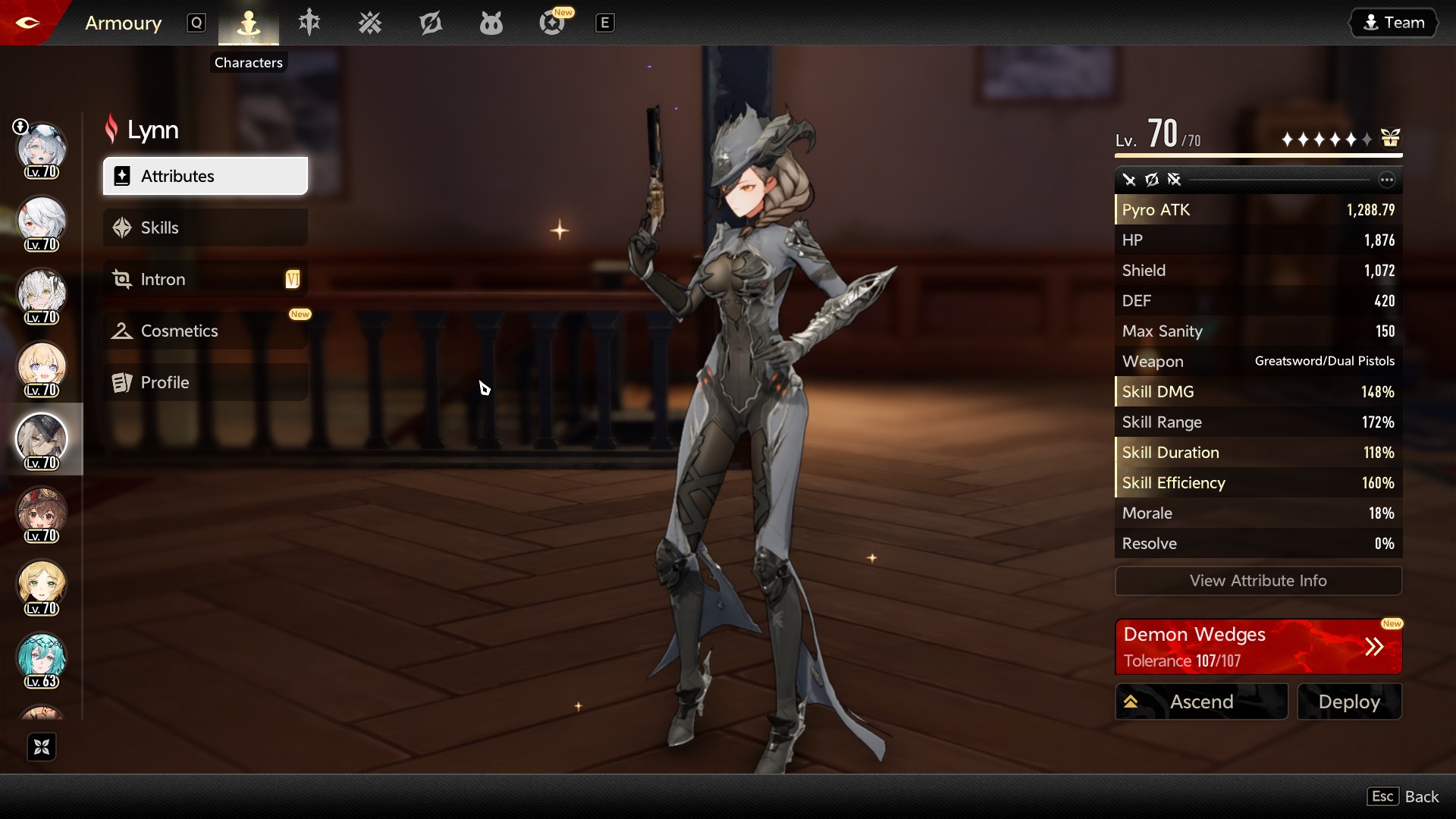Select the teal-haired level 63 character
This screenshot has height=819, width=1456.
[x=42, y=658]
